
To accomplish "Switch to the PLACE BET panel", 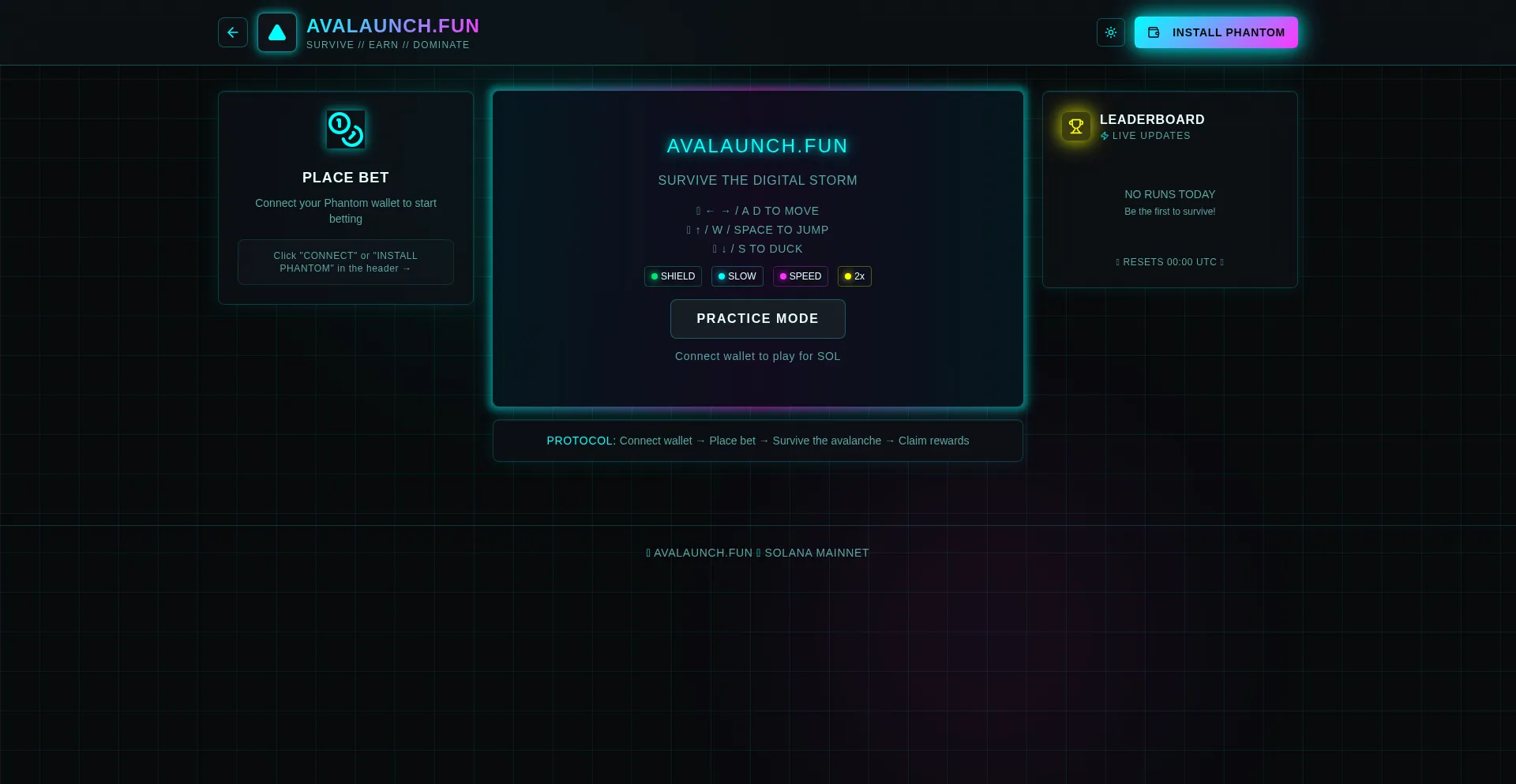I will click(345, 177).
